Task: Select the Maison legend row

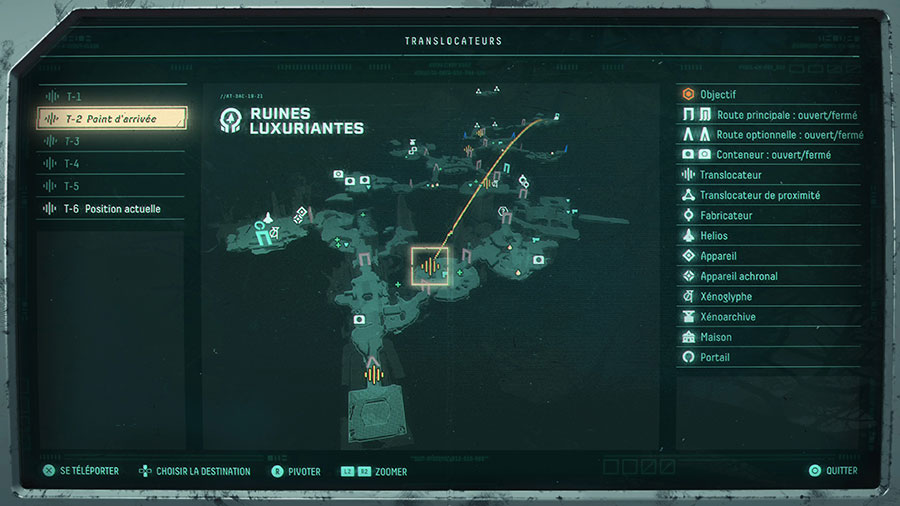Action: point(768,337)
